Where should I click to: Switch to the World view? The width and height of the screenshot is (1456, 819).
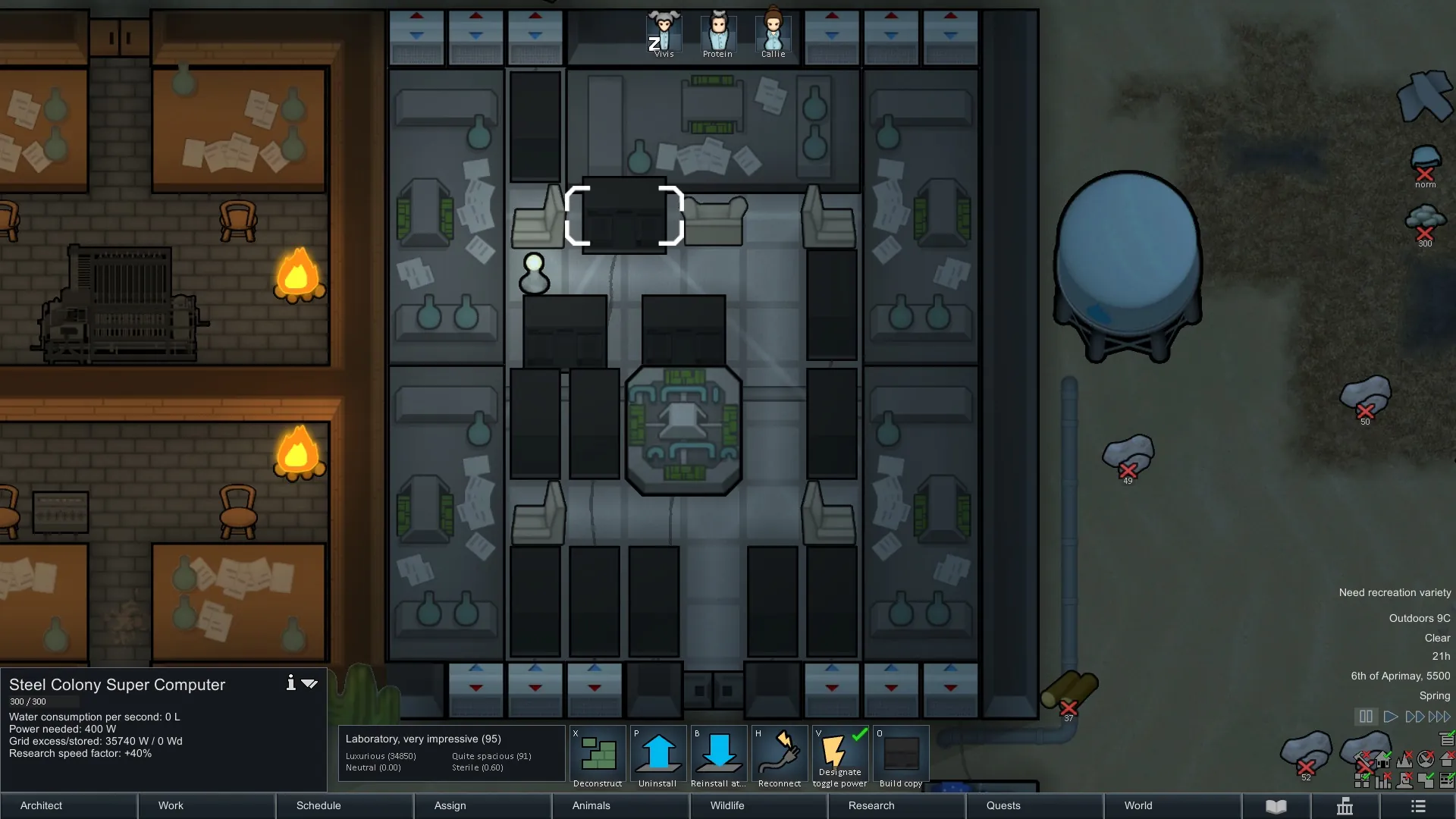(x=1172, y=805)
